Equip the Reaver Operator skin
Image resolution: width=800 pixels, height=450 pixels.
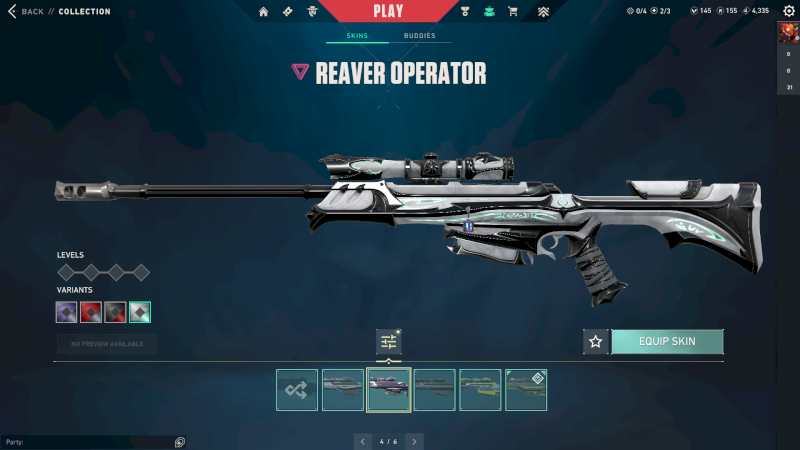(x=667, y=341)
